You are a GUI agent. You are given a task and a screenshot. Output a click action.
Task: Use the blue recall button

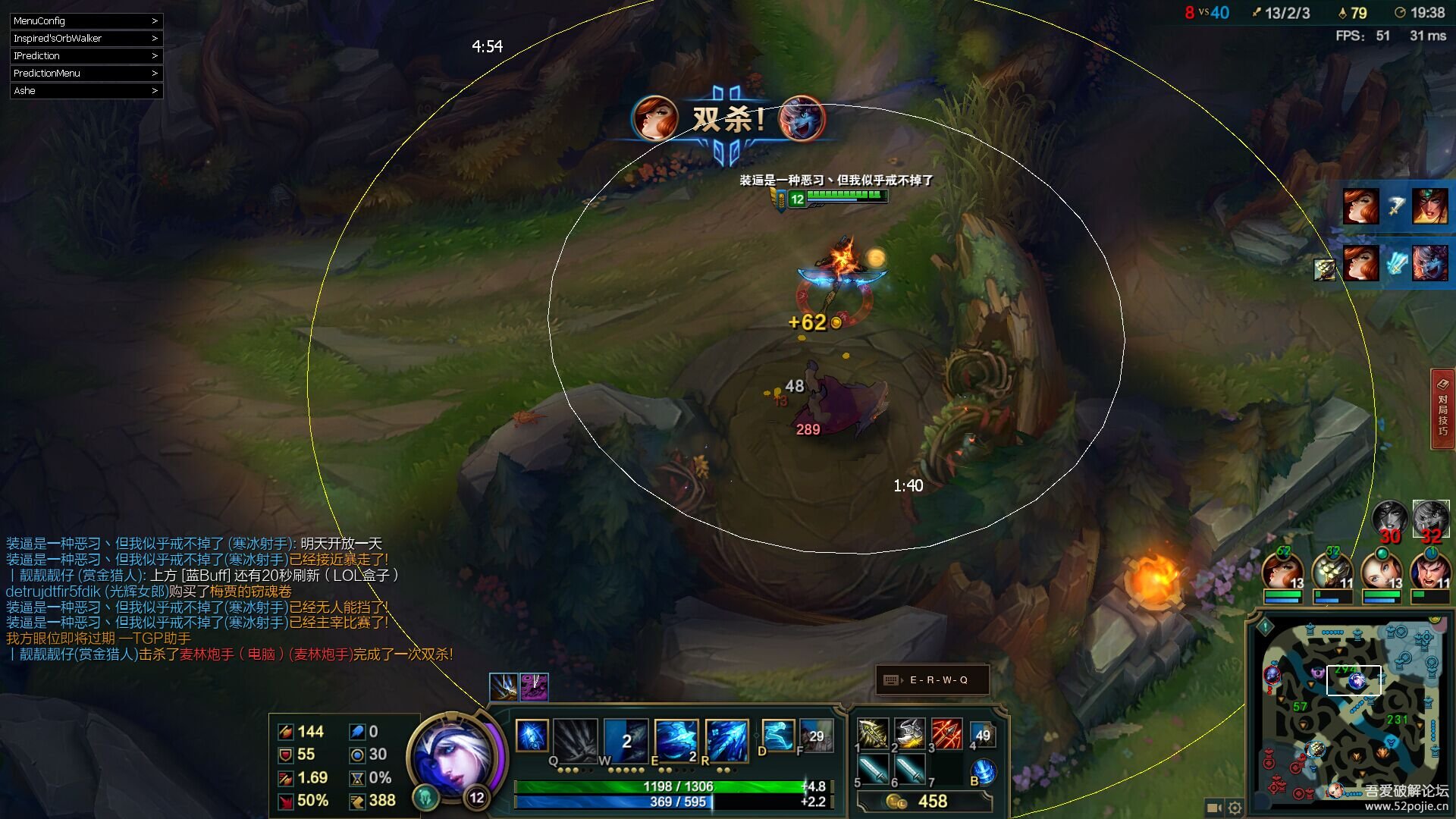(983, 772)
